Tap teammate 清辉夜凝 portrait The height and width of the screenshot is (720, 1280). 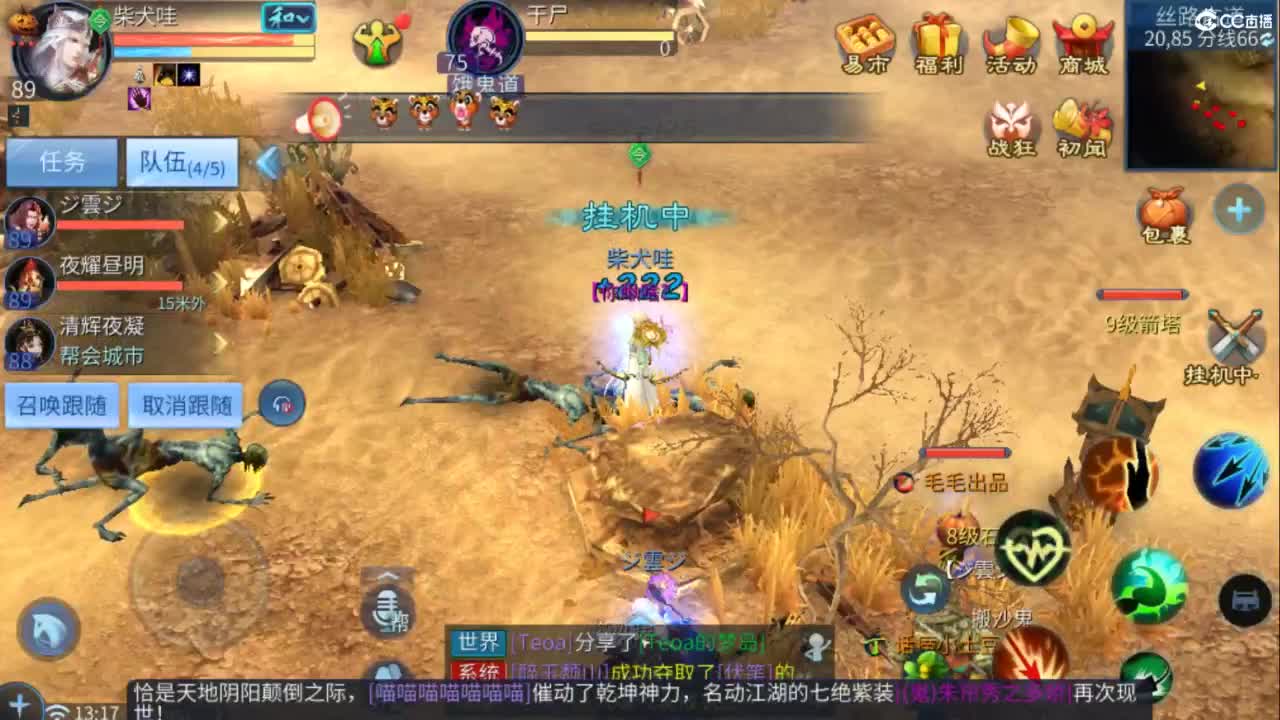coord(30,340)
